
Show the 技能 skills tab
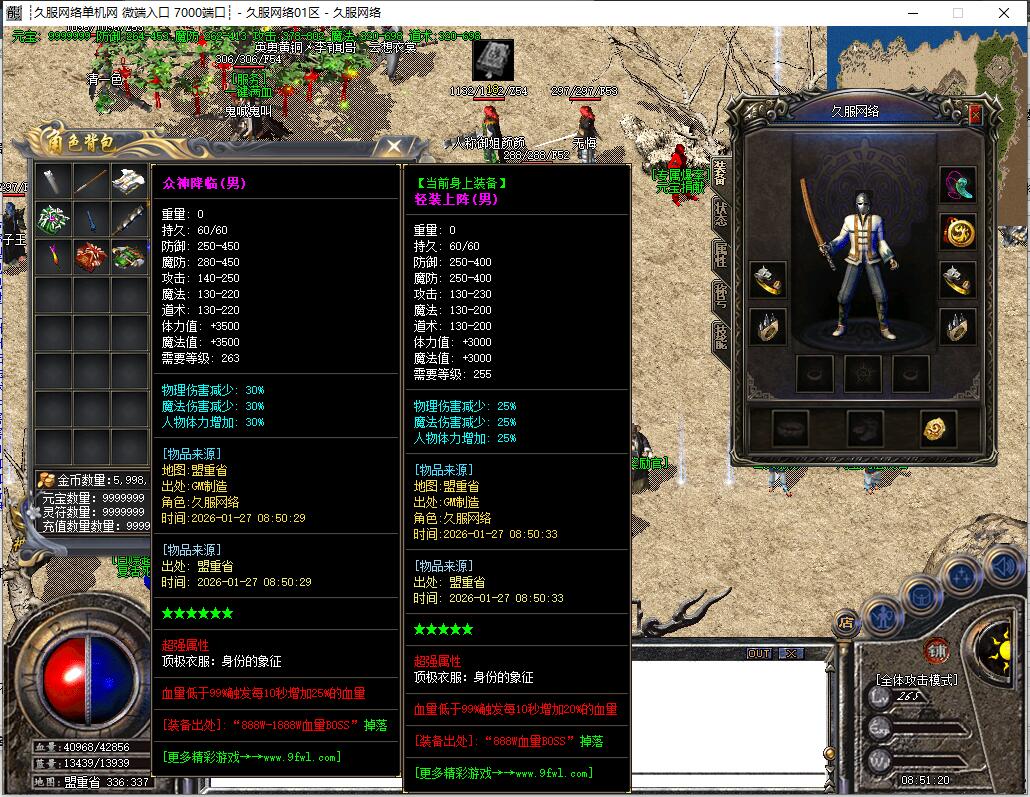coord(720,335)
